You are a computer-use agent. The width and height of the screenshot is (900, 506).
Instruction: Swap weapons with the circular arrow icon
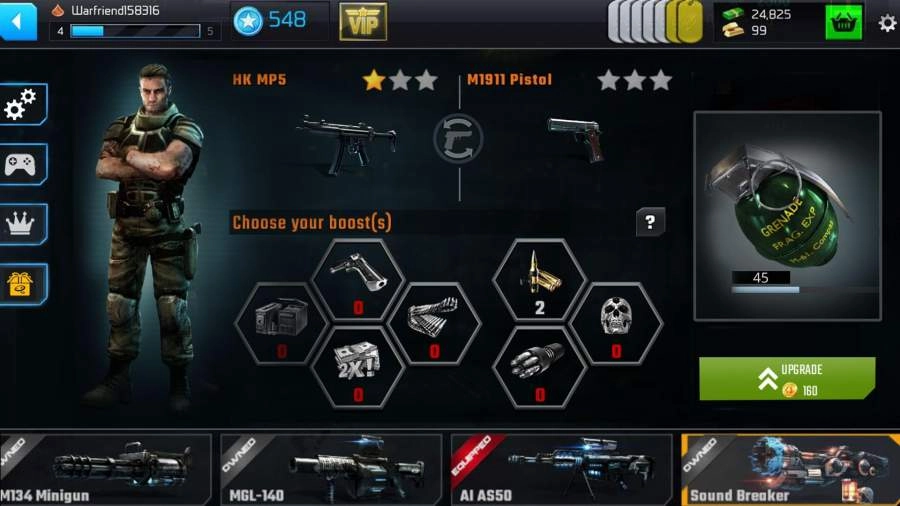click(x=458, y=138)
